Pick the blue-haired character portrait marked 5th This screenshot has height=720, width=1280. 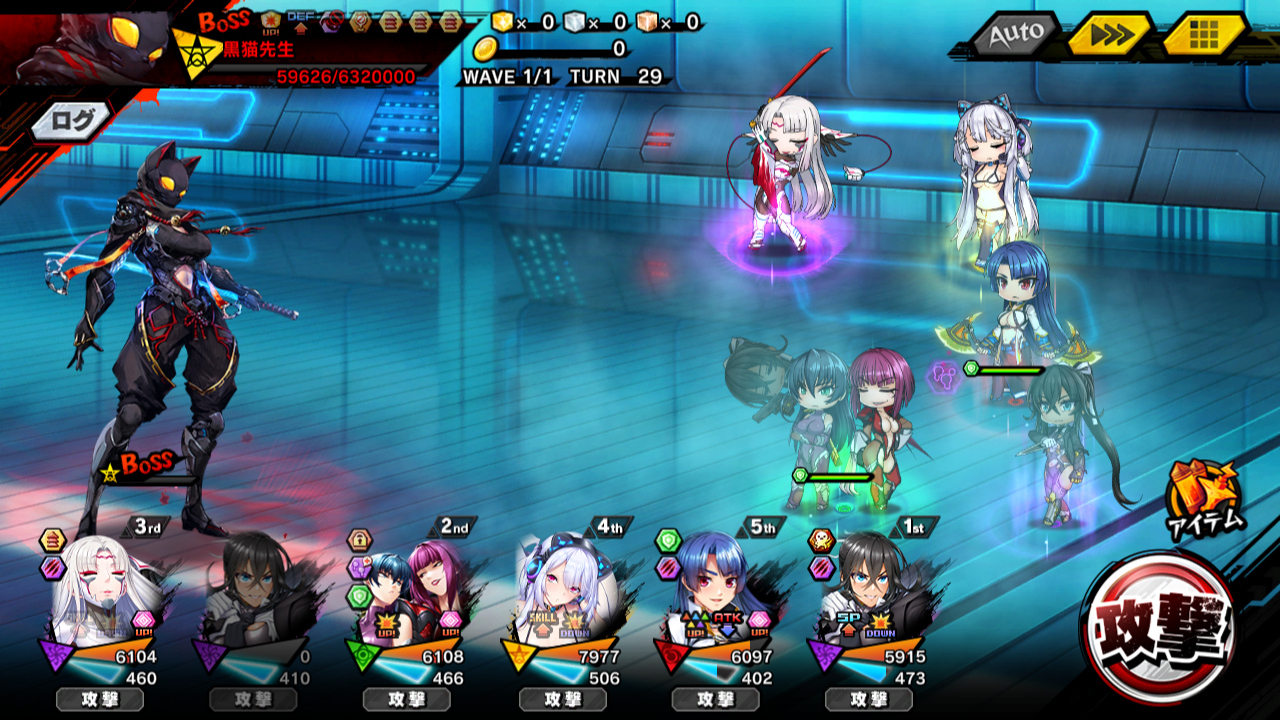(x=715, y=590)
